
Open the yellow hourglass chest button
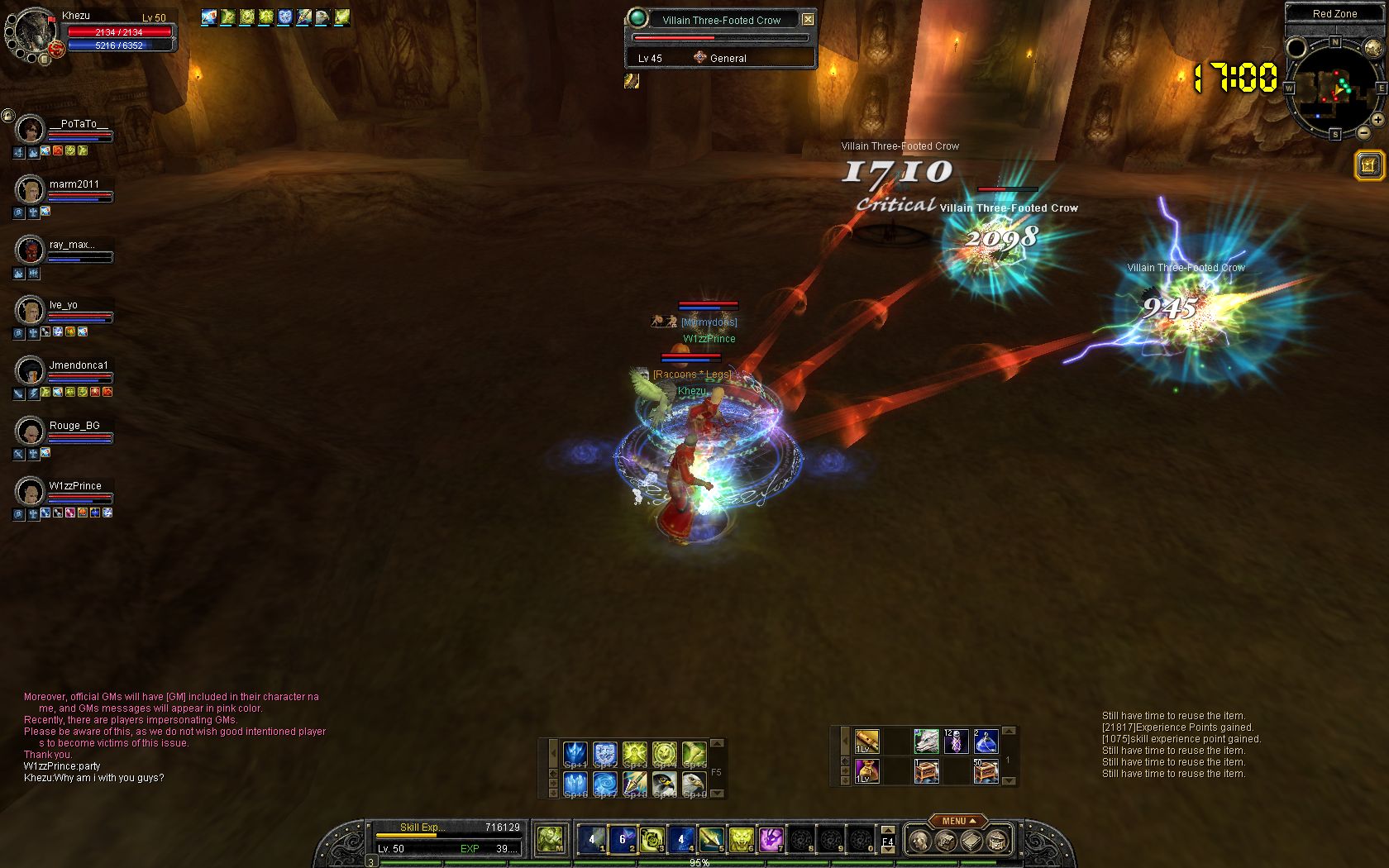click(x=1368, y=165)
